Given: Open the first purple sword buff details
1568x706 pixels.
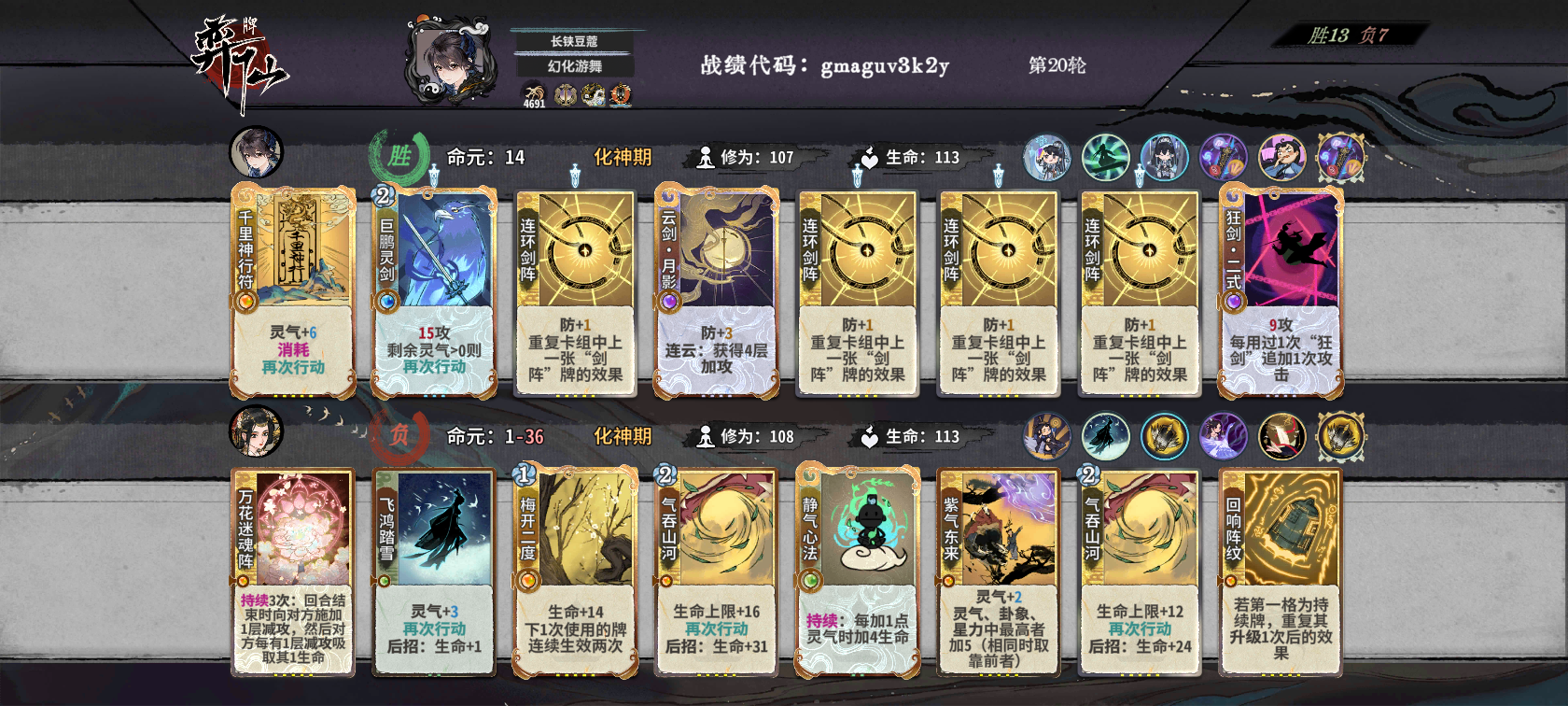Looking at the screenshot, I should pyautogui.click(x=1222, y=157).
